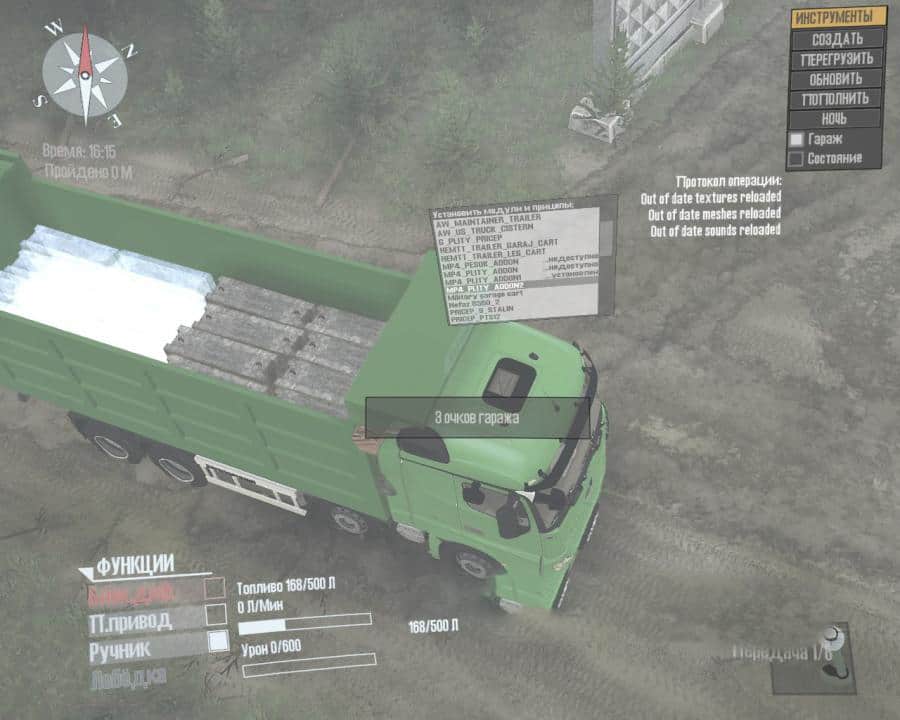Click the Пополнить refill button
Screen dimensions: 900x720
(x=838, y=98)
